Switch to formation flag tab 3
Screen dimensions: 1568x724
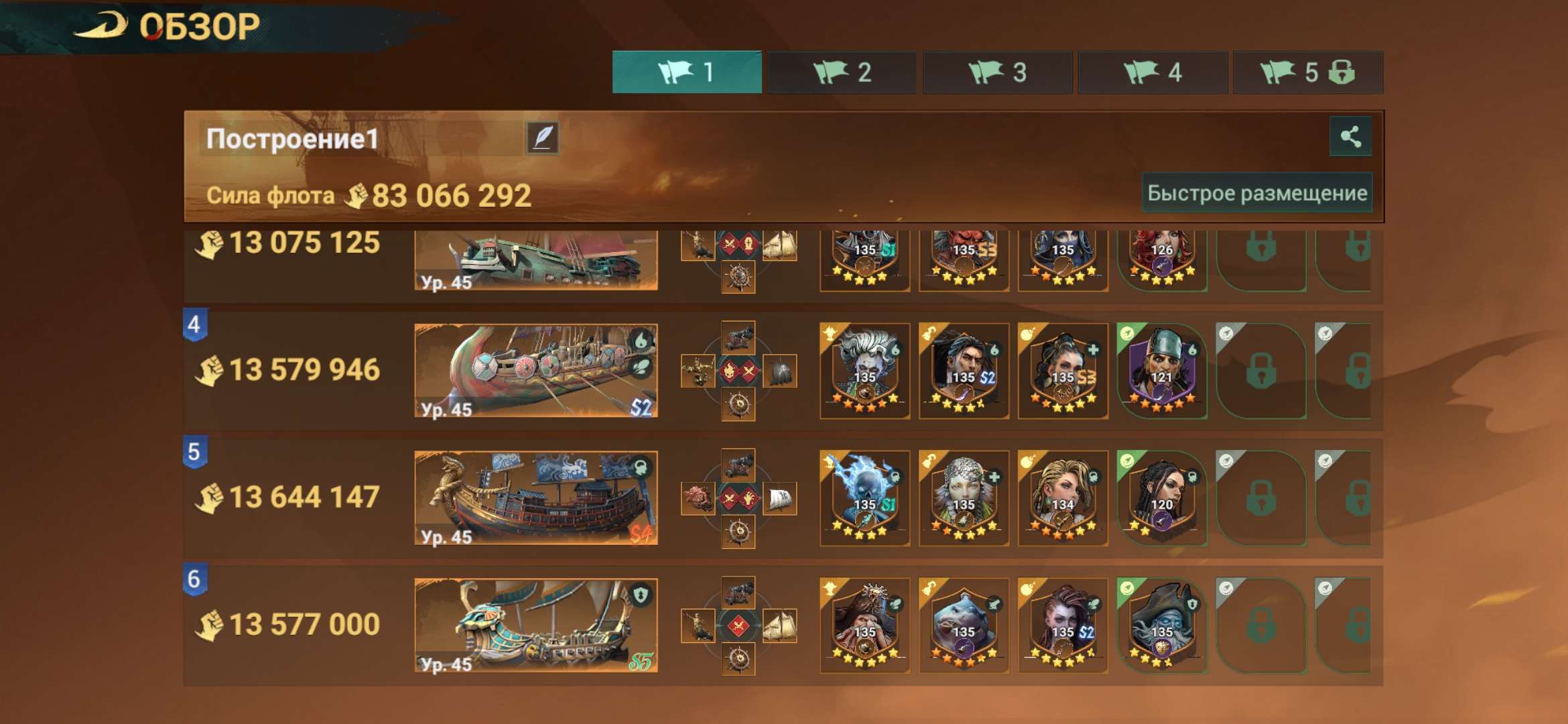(x=997, y=72)
